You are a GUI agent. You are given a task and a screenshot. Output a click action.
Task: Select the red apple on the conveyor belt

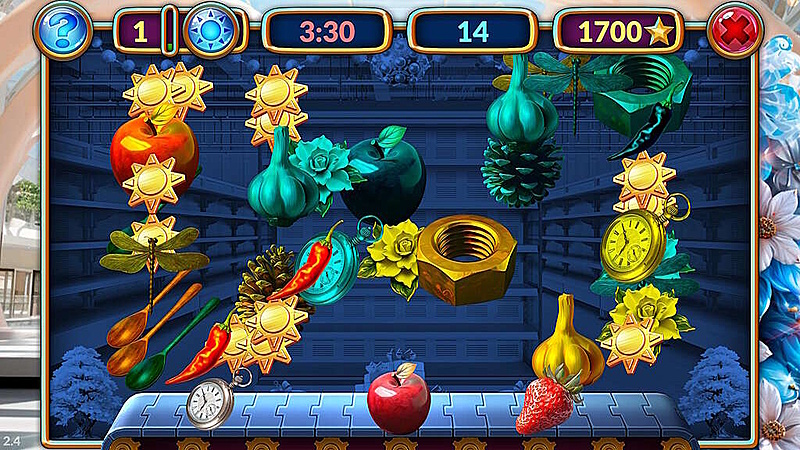(398, 399)
